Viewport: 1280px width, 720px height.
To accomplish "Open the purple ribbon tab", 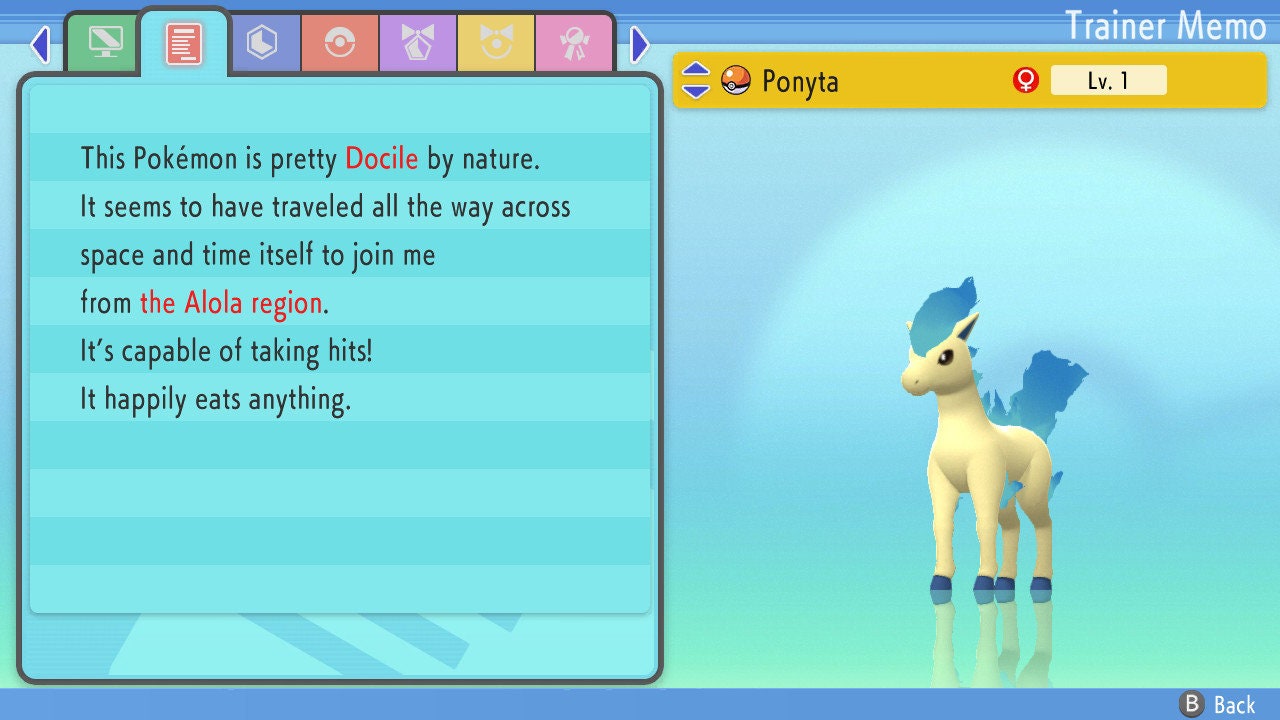I will tap(418, 43).
